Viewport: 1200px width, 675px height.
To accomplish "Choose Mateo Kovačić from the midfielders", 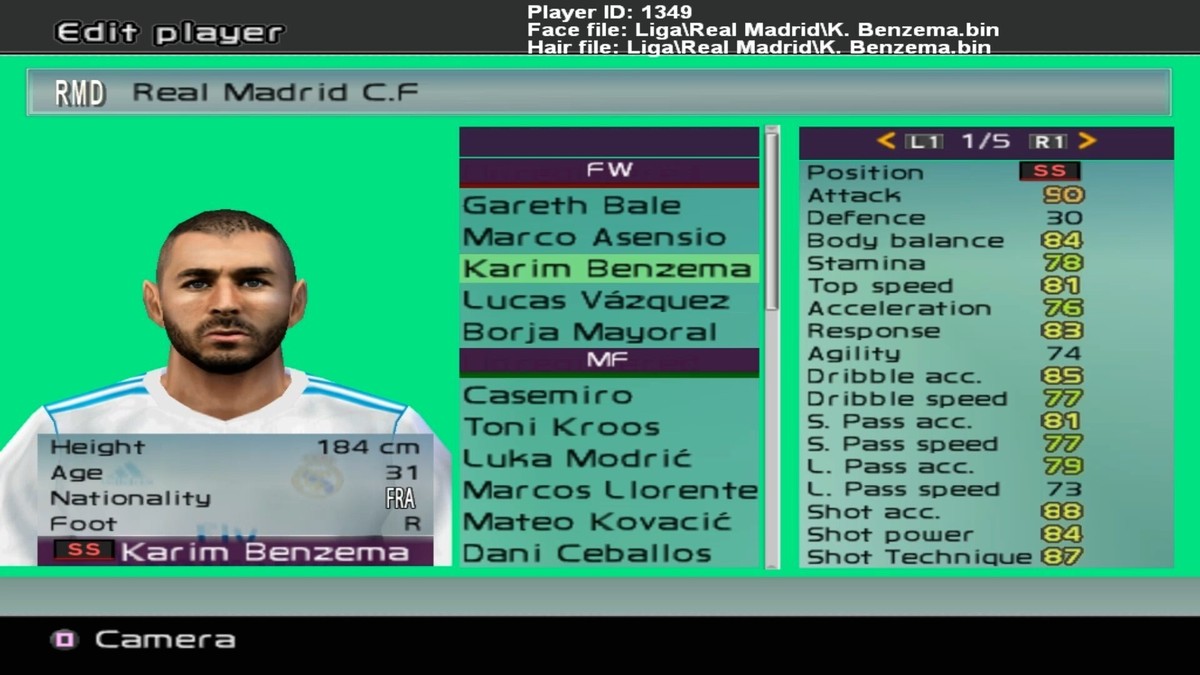I will [598, 522].
